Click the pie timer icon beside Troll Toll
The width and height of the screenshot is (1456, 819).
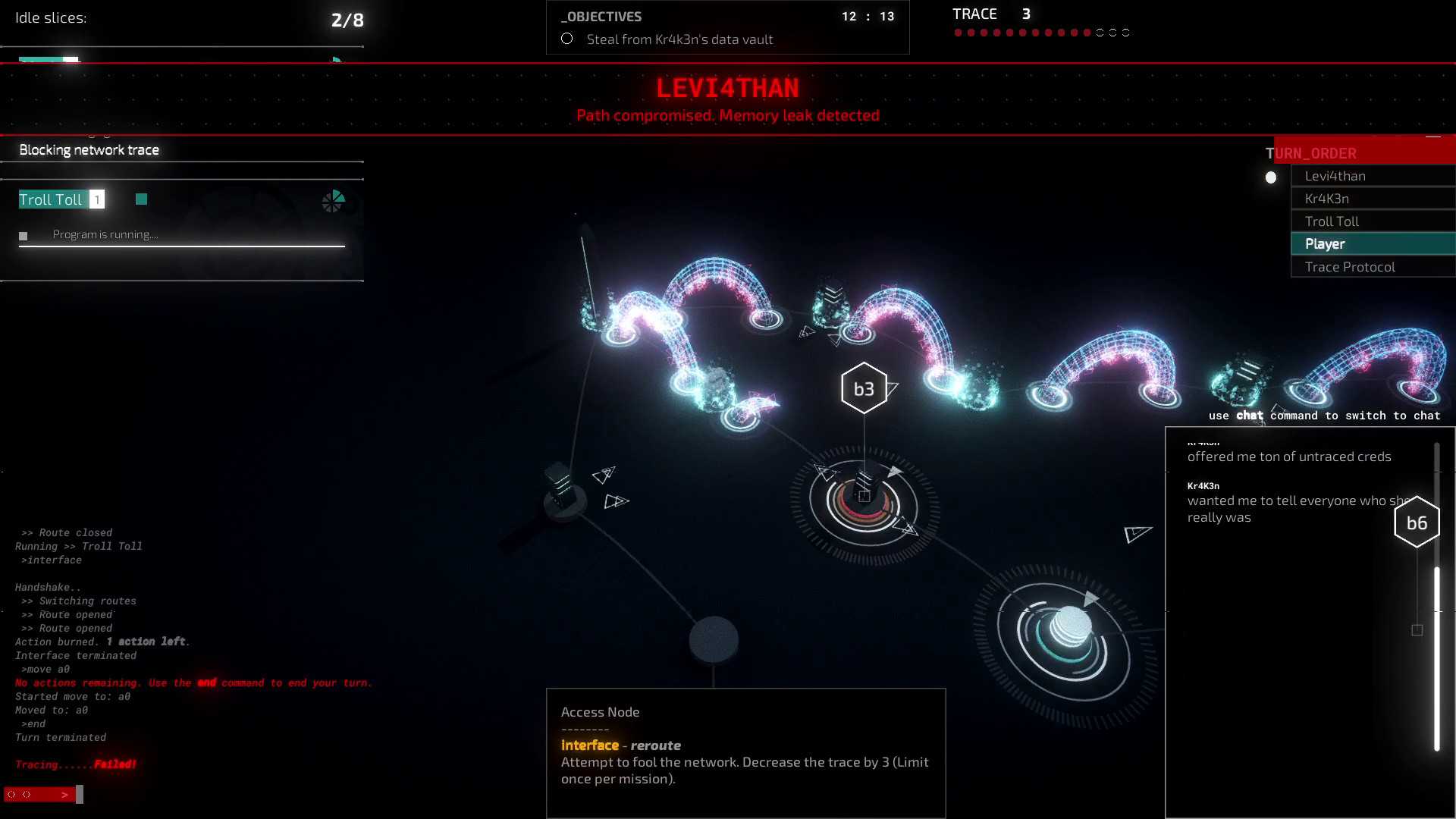pos(333,201)
